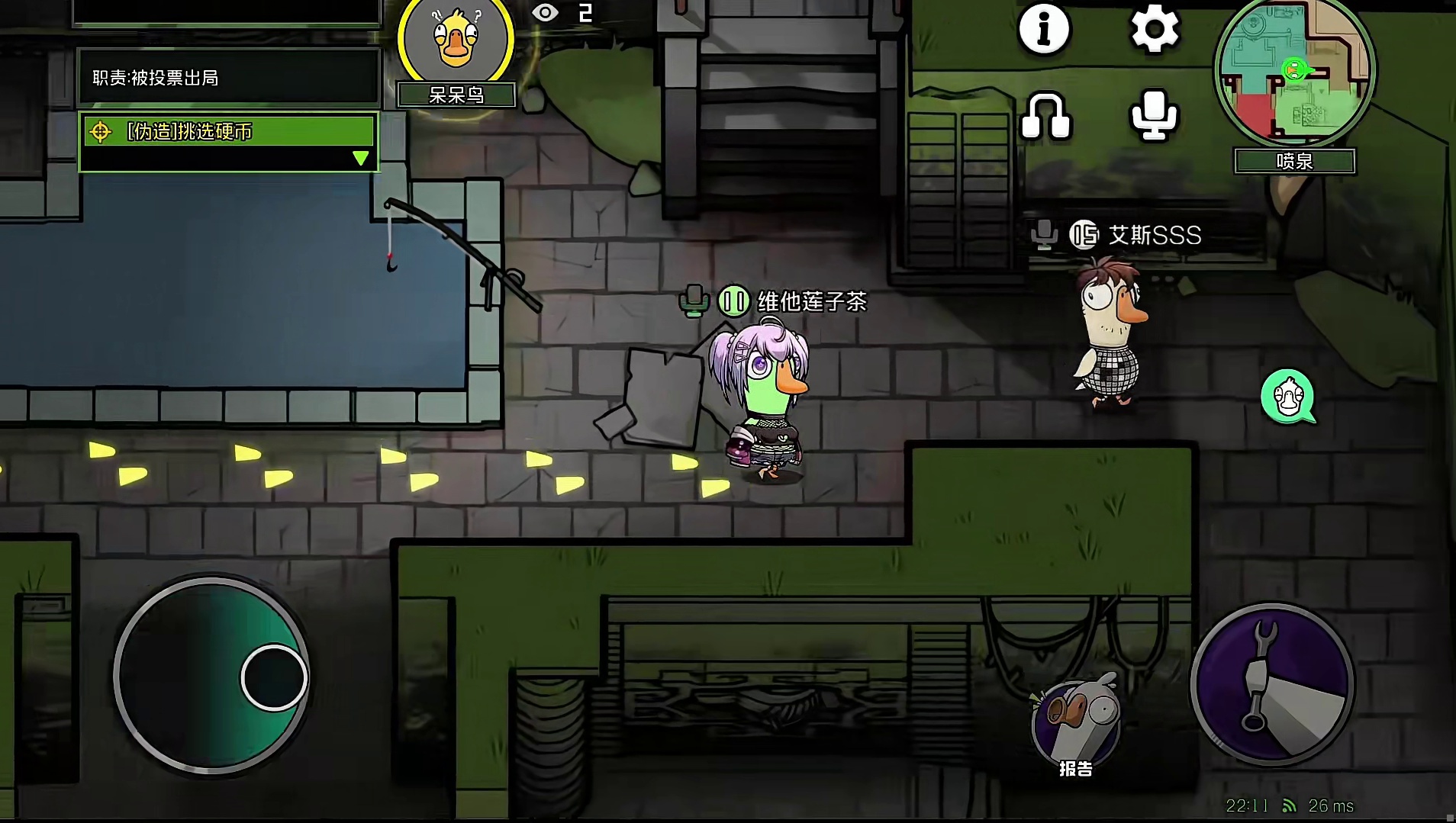Image resolution: width=1456 pixels, height=823 pixels.
Task: Activate the wrench sabotage ability
Action: point(1271,683)
